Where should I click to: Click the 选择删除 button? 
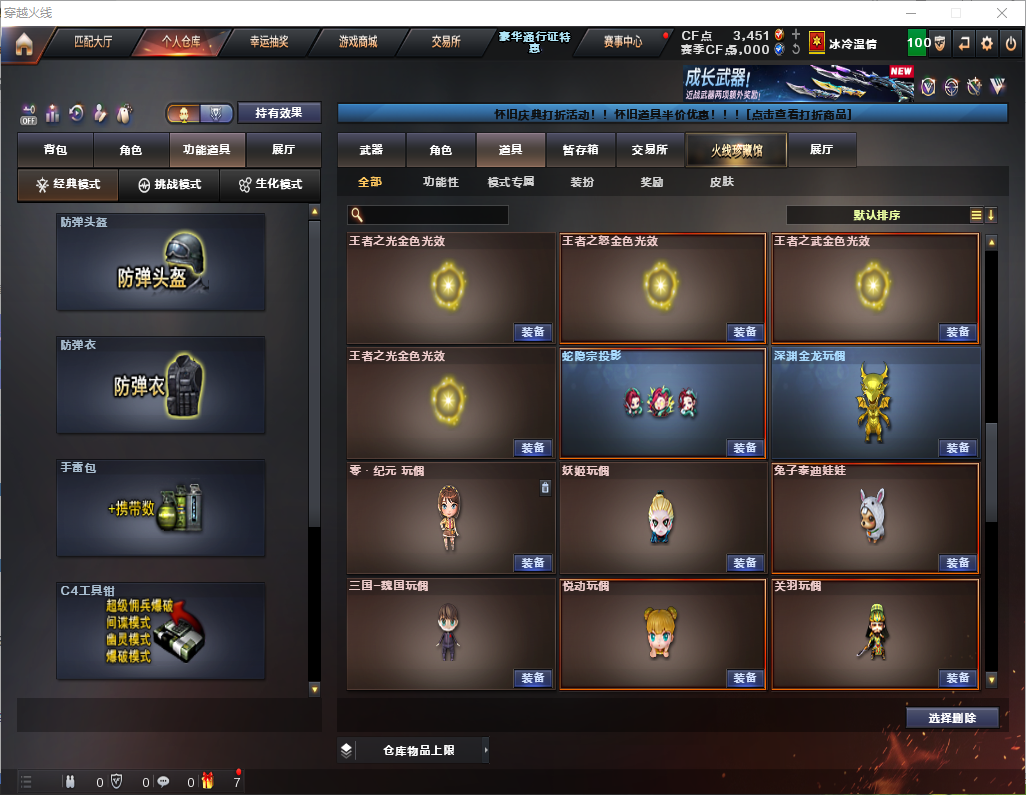pos(952,718)
